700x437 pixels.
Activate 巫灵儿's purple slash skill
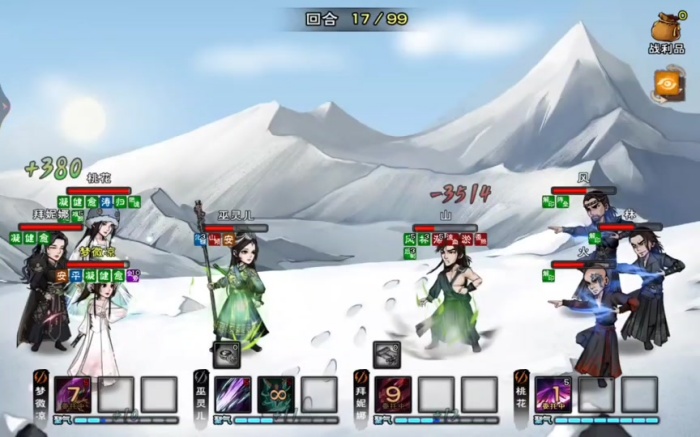pos(233,394)
